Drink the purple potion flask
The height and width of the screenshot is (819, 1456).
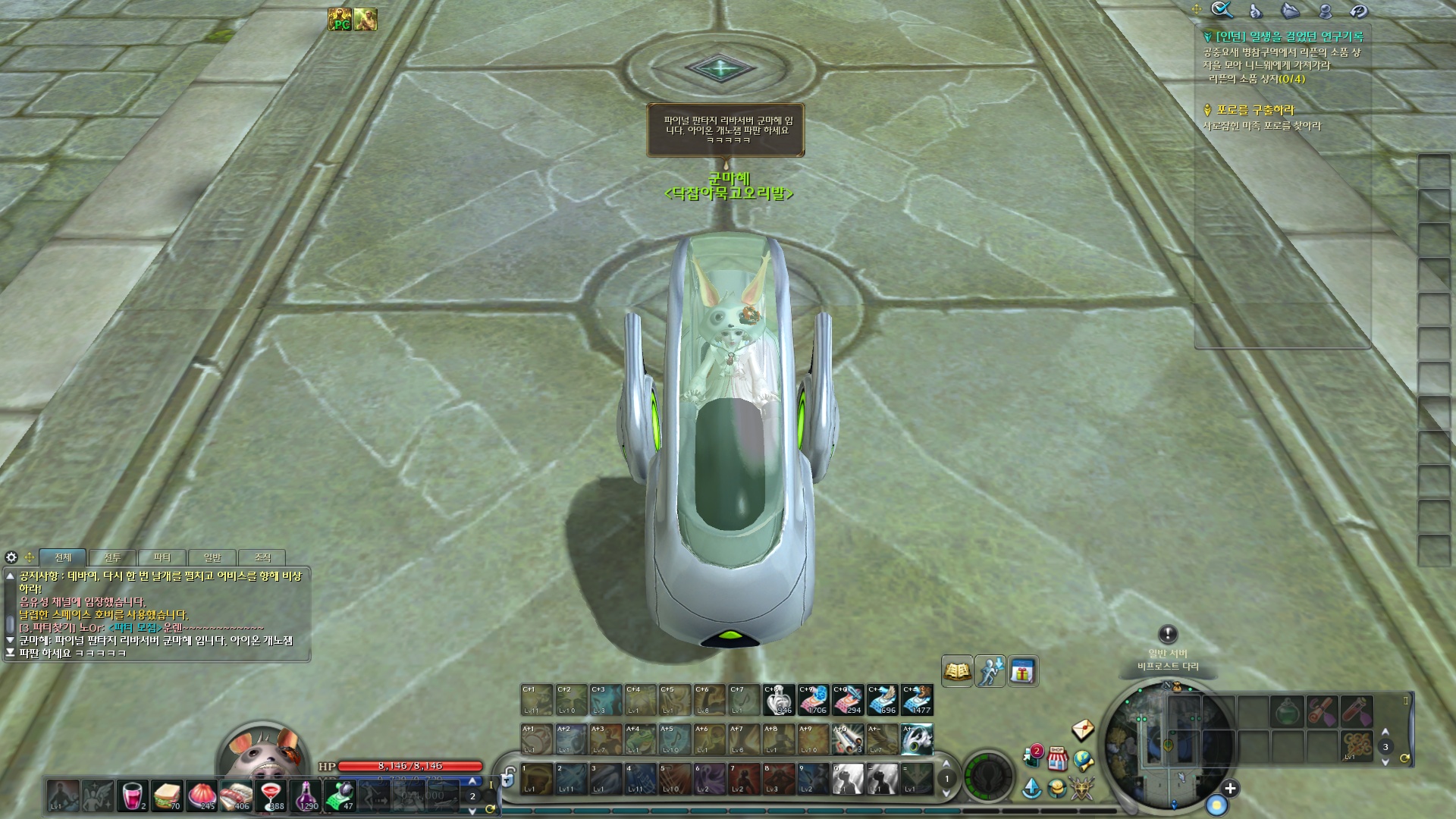coord(306,795)
